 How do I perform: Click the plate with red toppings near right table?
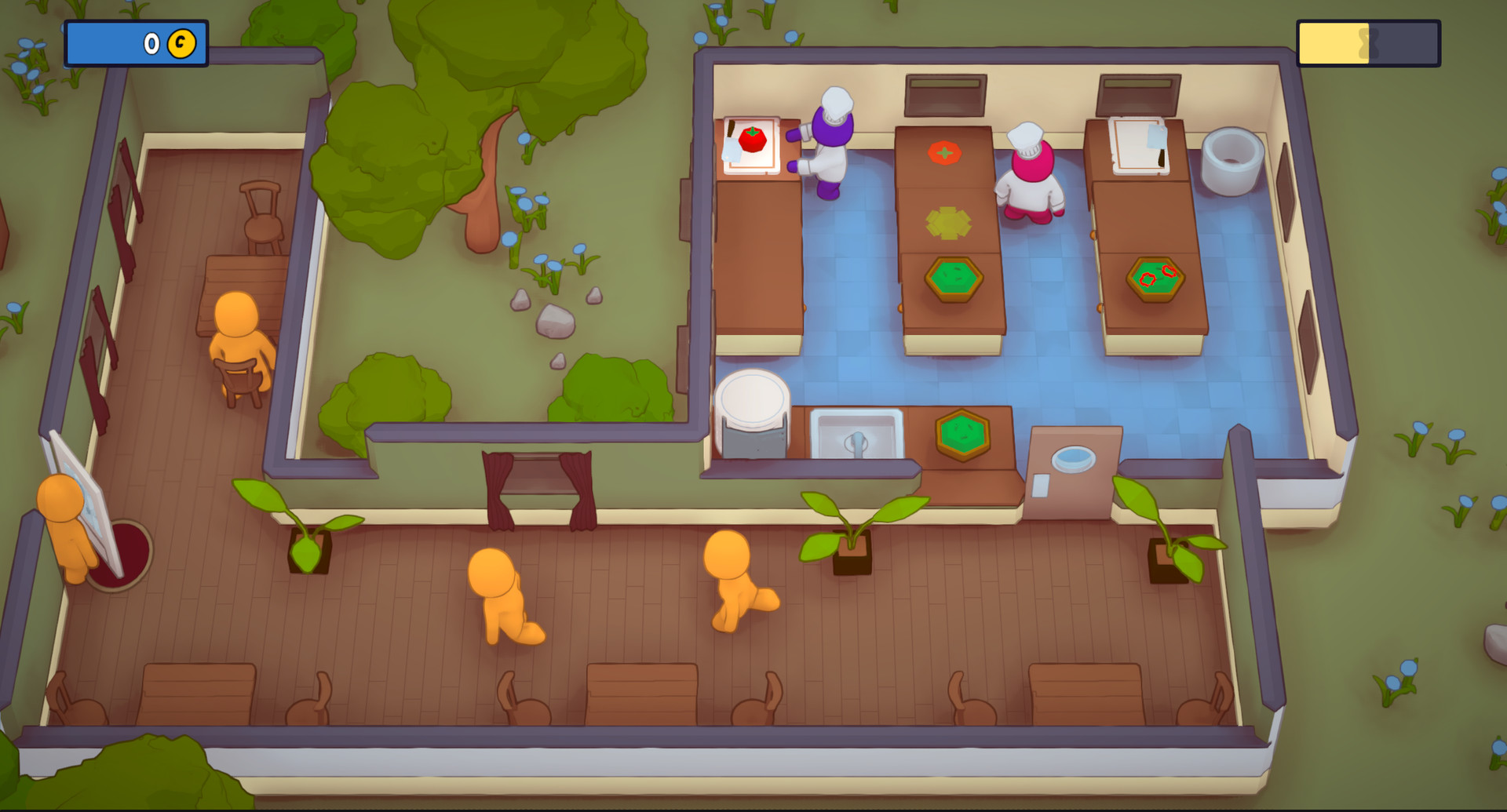point(1155,279)
